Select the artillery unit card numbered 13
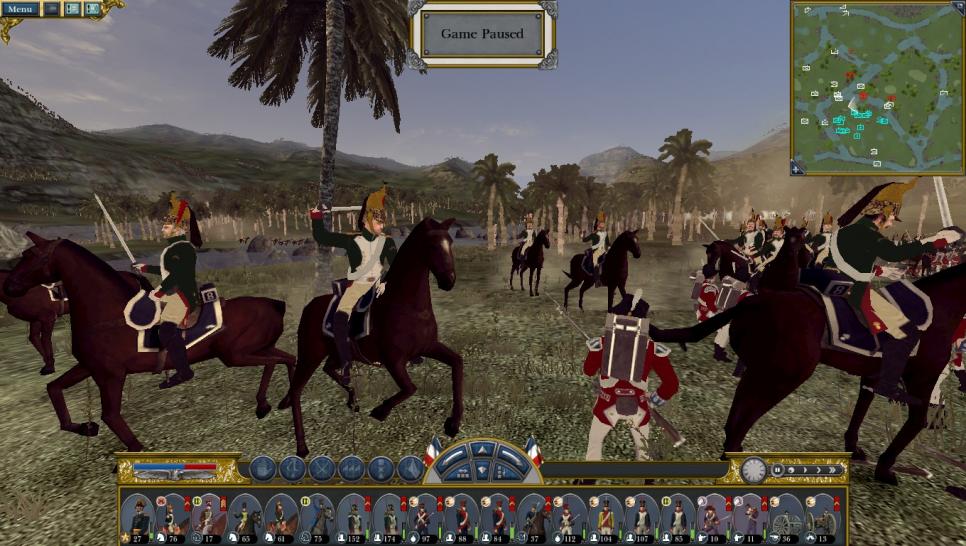This screenshot has height=546, width=966. (x=821, y=516)
